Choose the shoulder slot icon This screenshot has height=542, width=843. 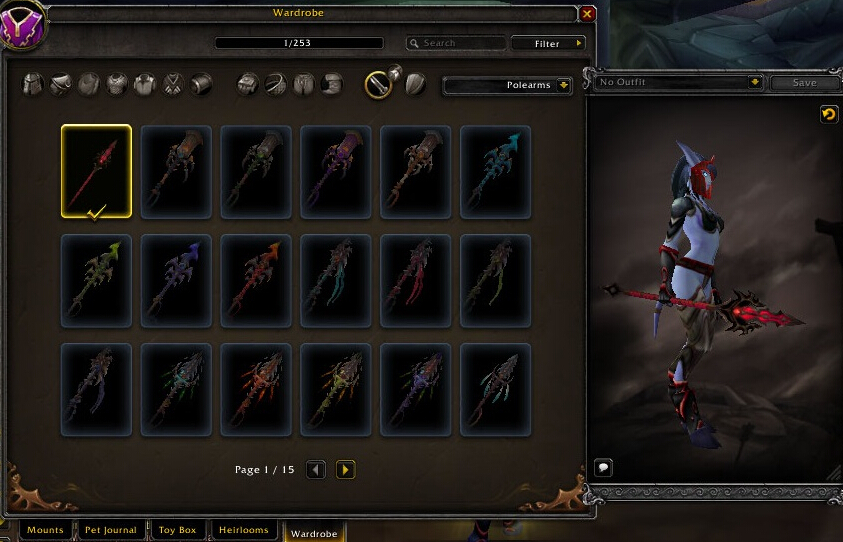[x=61, y=84]
